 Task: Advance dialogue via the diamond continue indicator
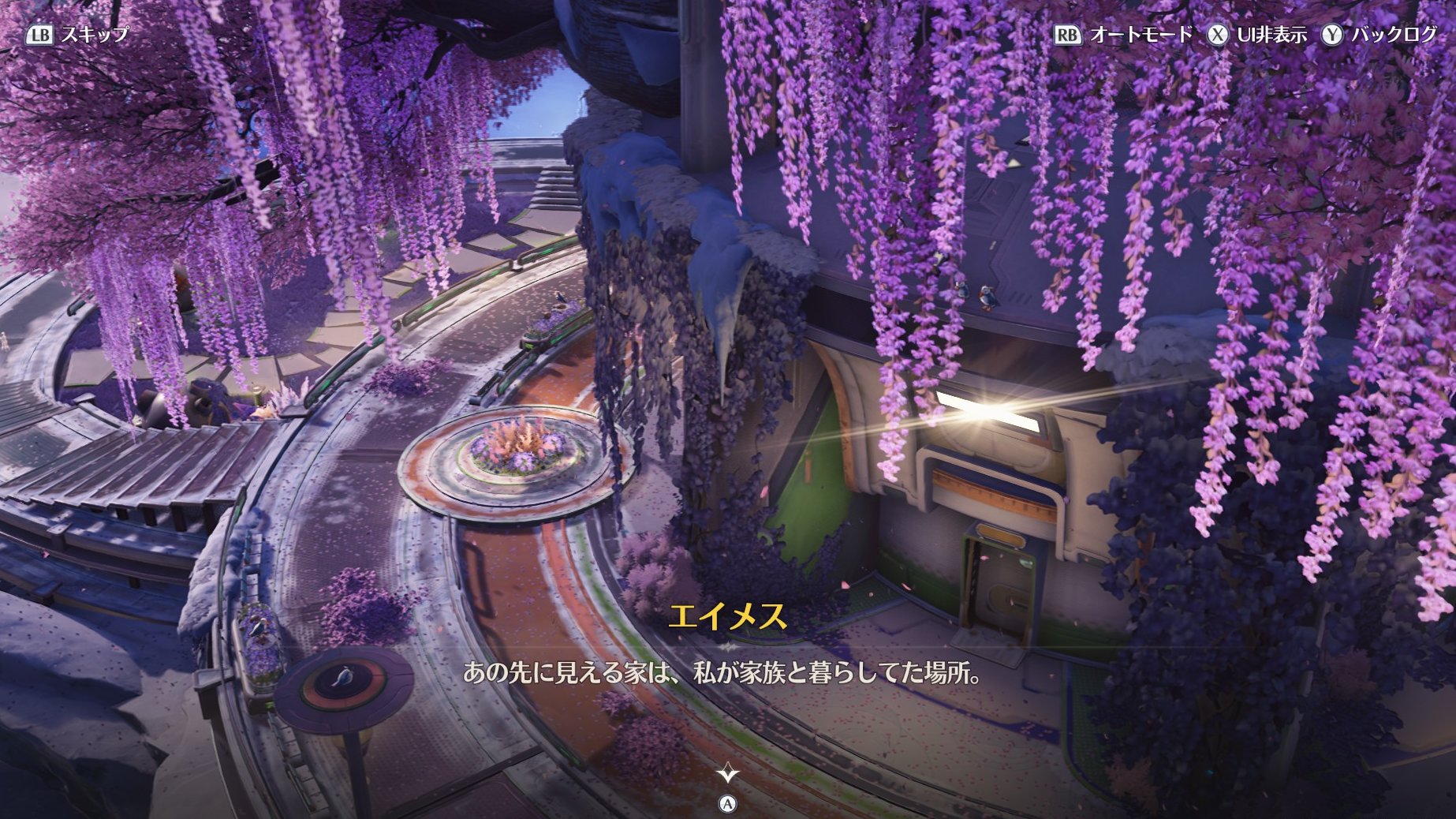pyautogui.click(x=727, y=773)
